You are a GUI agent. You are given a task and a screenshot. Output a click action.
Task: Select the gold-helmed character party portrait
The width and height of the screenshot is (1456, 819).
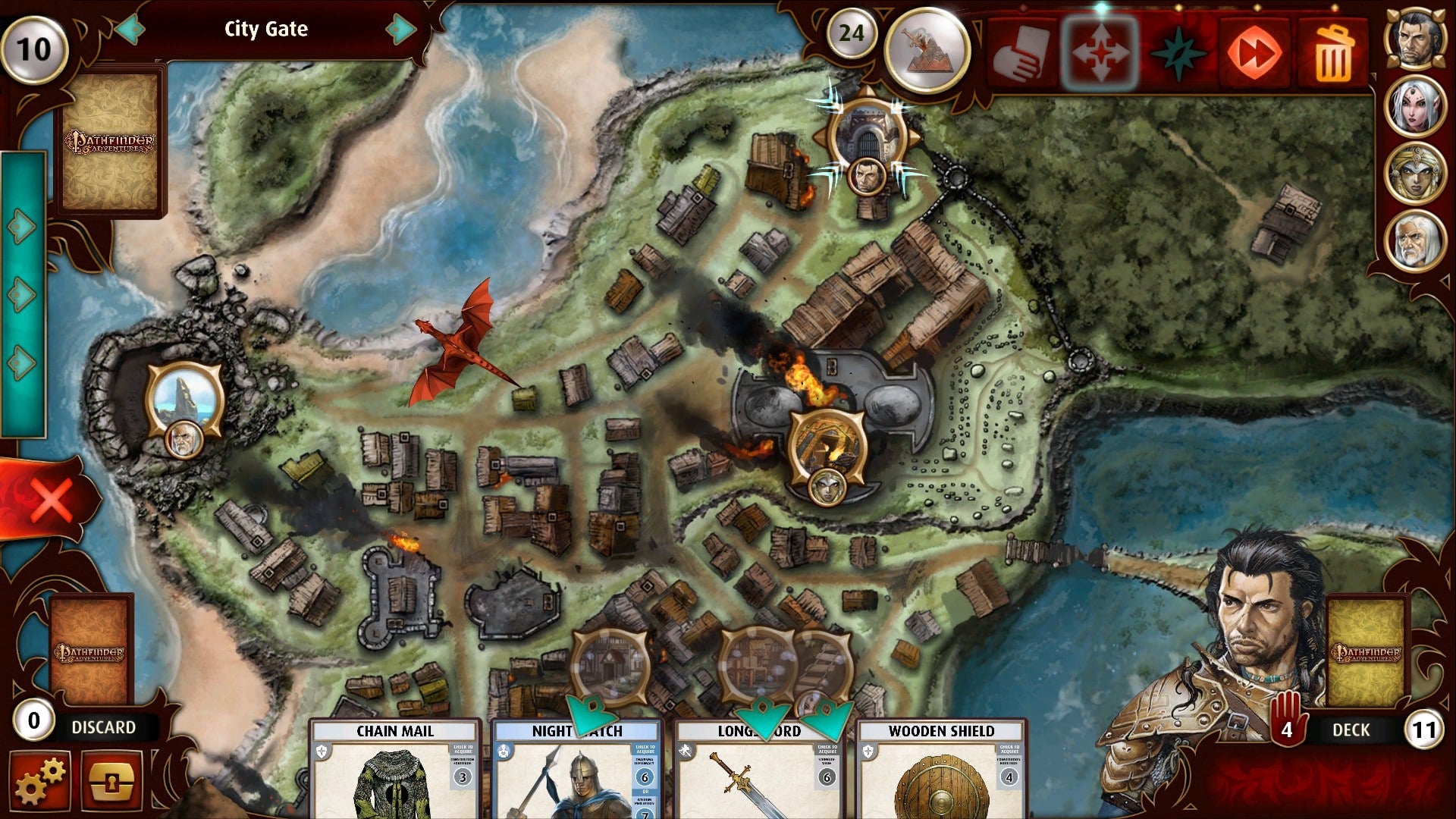point(1416,173)
